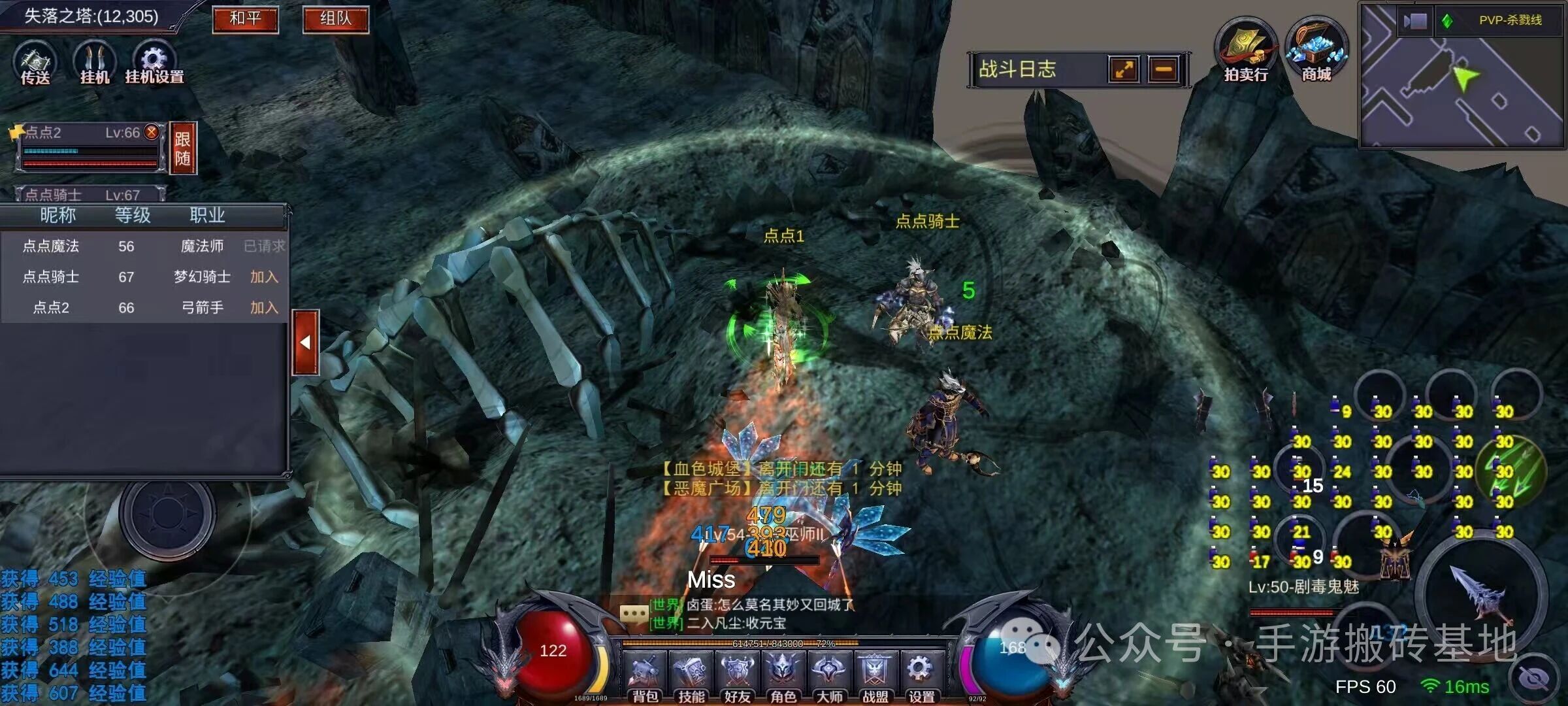This screenshot has height=706, width=1568.
Task: Activate the 挂机 auto-battle icon
Action: (95, 63)
